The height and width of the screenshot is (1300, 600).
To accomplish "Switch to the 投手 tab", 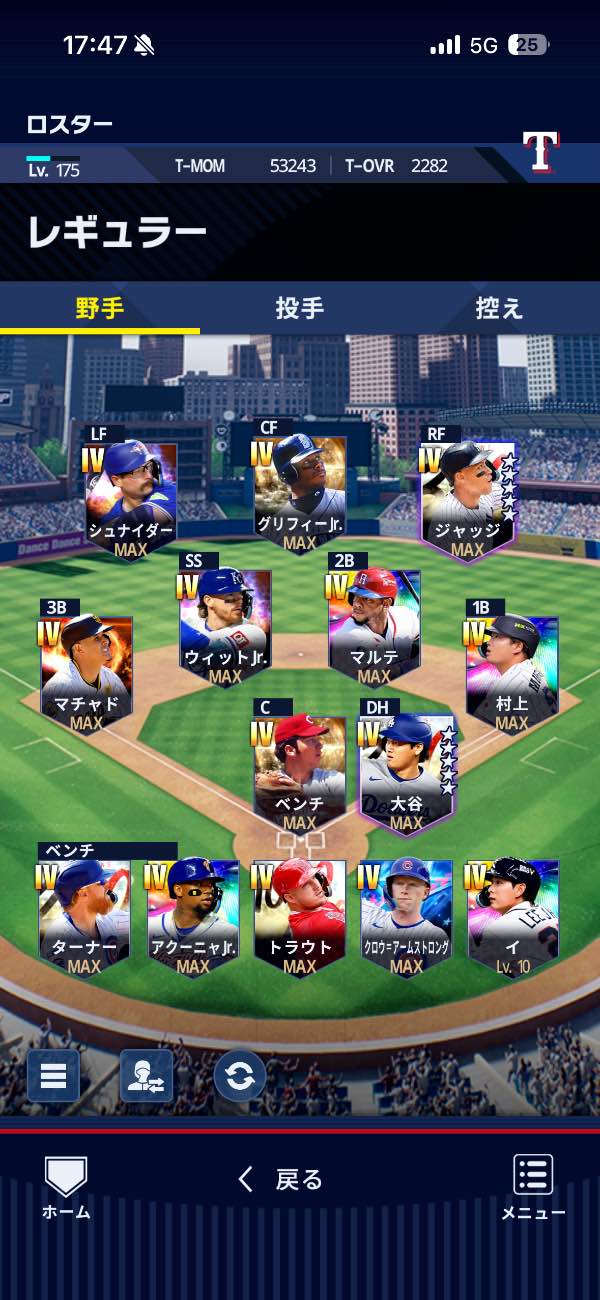I will tap(300, 308).
